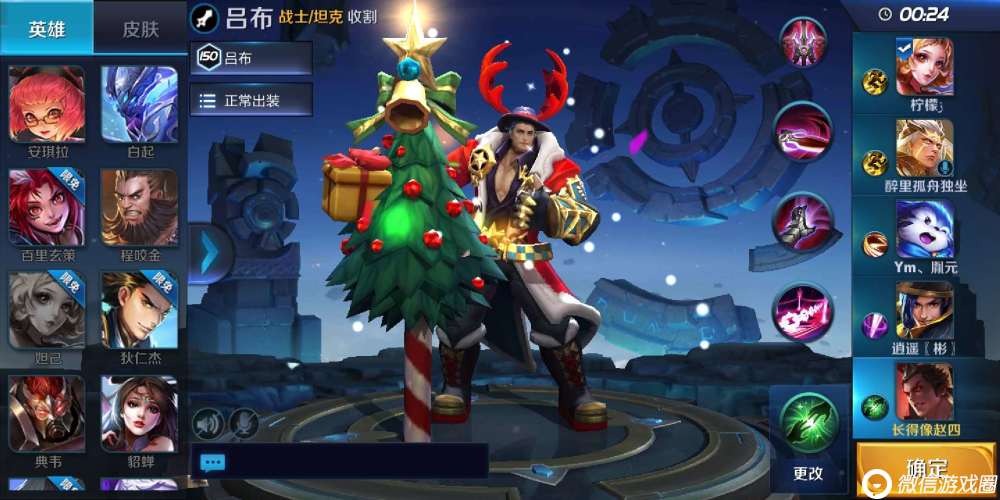Select hero 程咬金
This screenshot has width=1000, height=500.
point(139,208)
